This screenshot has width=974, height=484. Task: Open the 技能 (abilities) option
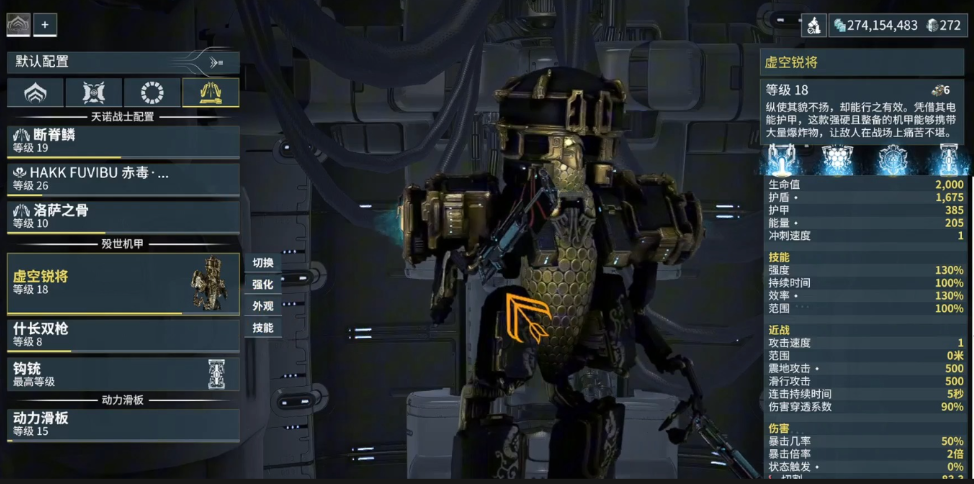click(262, 328)
